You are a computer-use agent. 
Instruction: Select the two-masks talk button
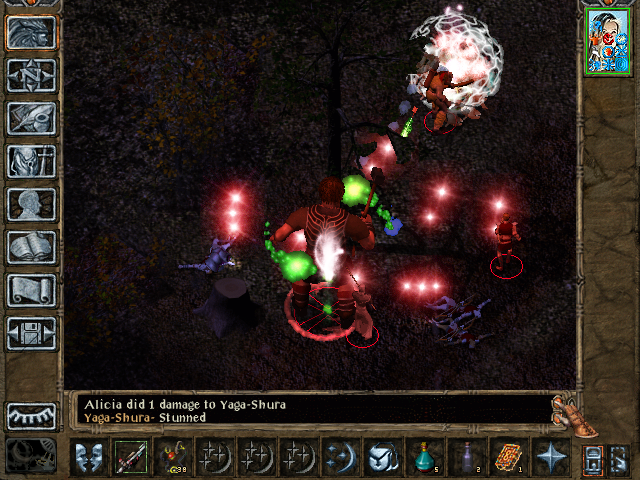(88, 457)
